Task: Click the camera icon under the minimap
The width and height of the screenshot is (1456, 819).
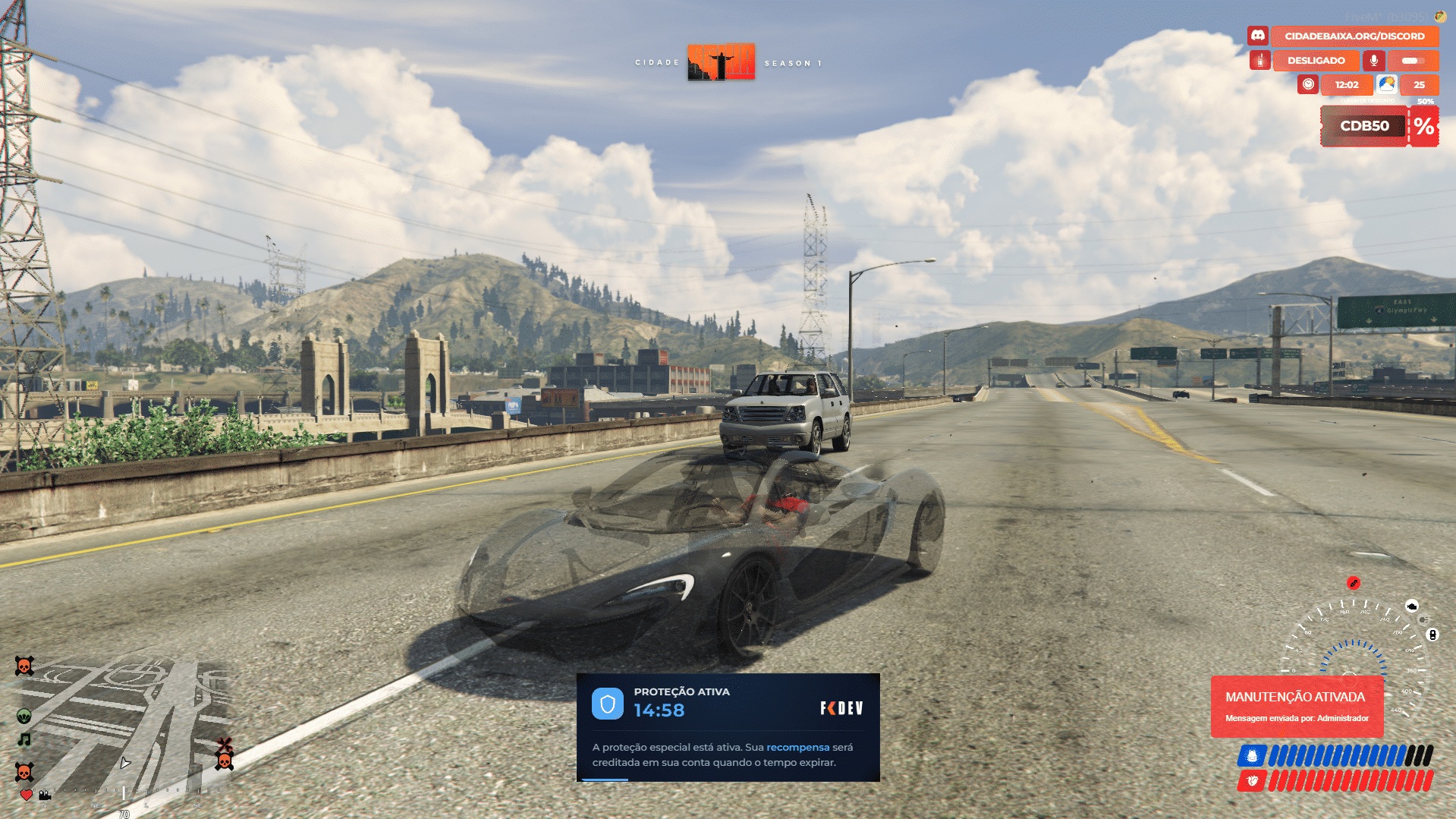Action: pyautogui.click(x=45, y=795)
